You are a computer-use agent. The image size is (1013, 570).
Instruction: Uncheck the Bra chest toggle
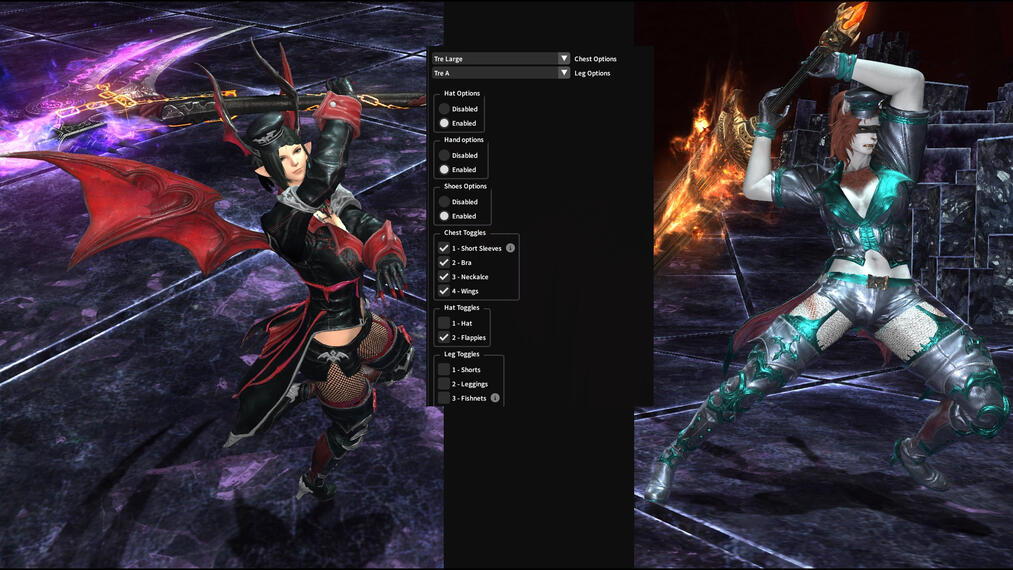[x=444, y=262]
